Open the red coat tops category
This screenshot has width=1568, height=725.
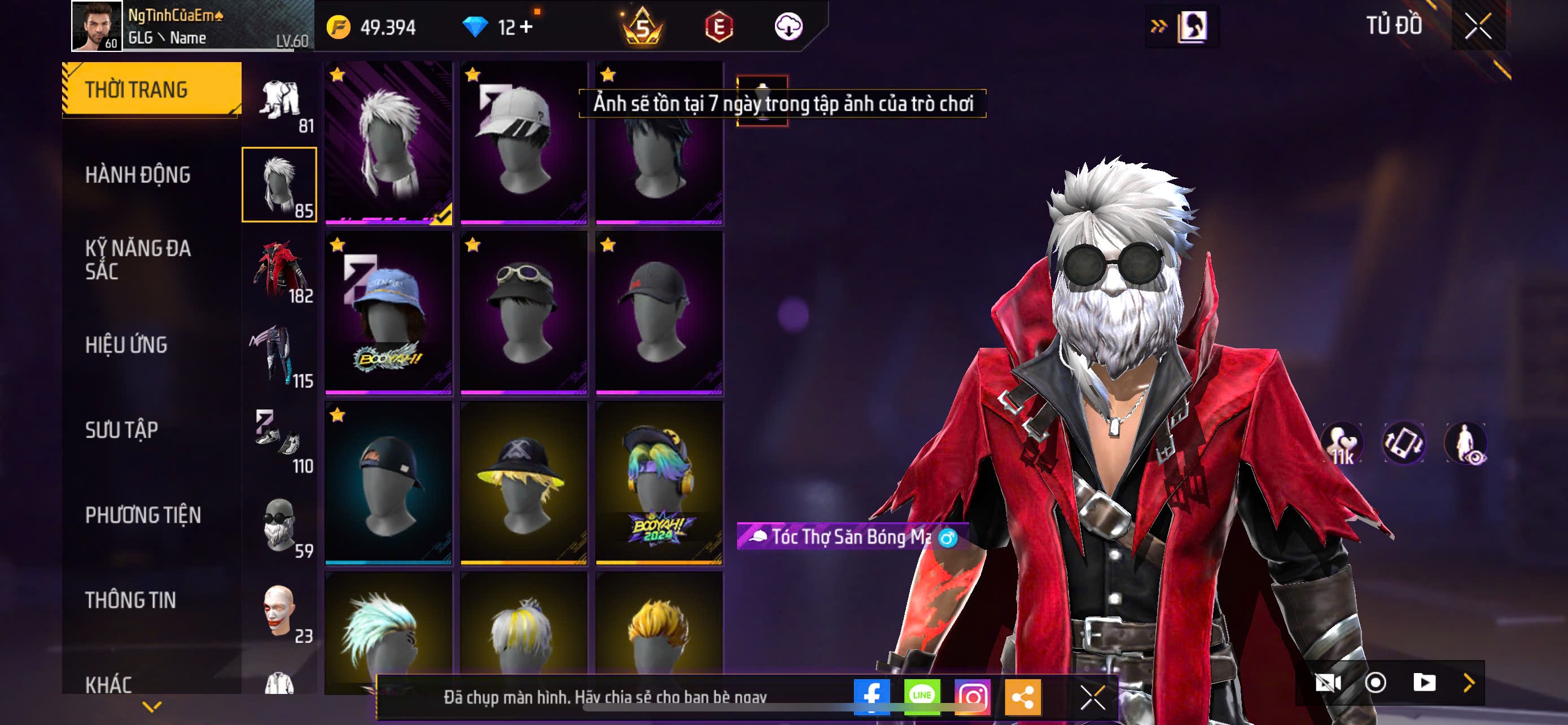[x=279, y=270]
